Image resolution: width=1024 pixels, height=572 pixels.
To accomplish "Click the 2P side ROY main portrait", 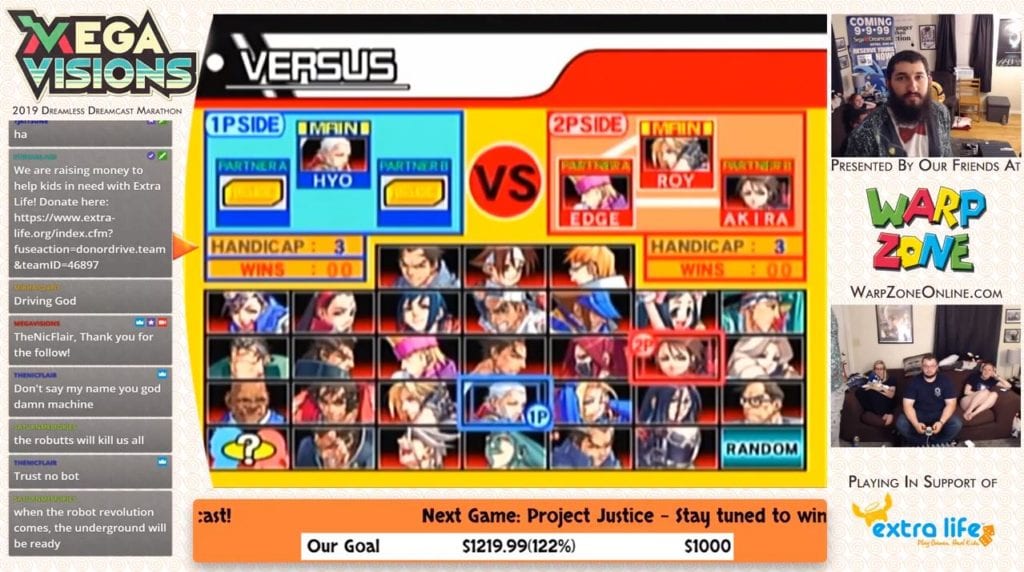I will coord(676,153).
